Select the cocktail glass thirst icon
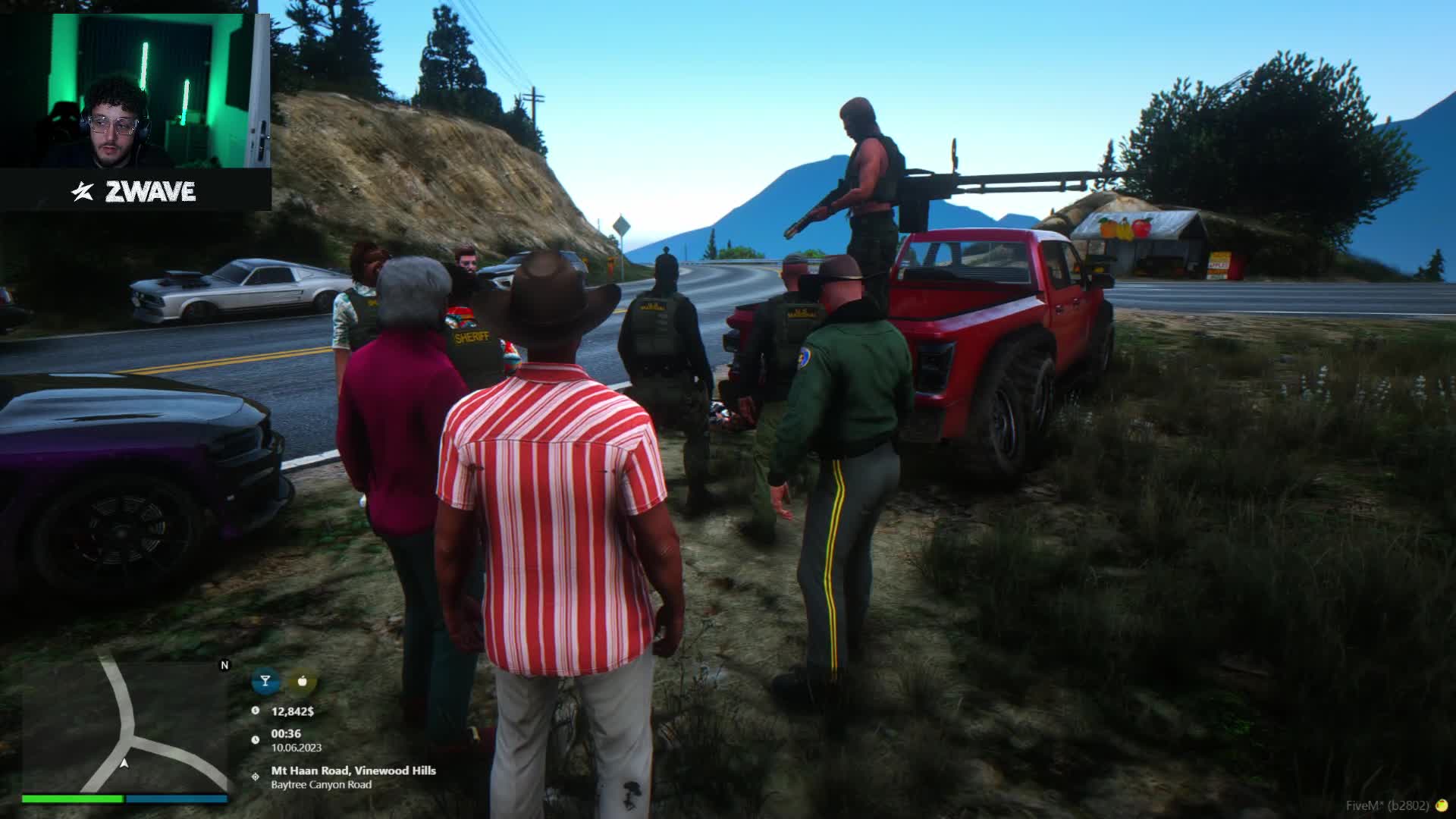1456x819 pixels. (x=265, y=681)
